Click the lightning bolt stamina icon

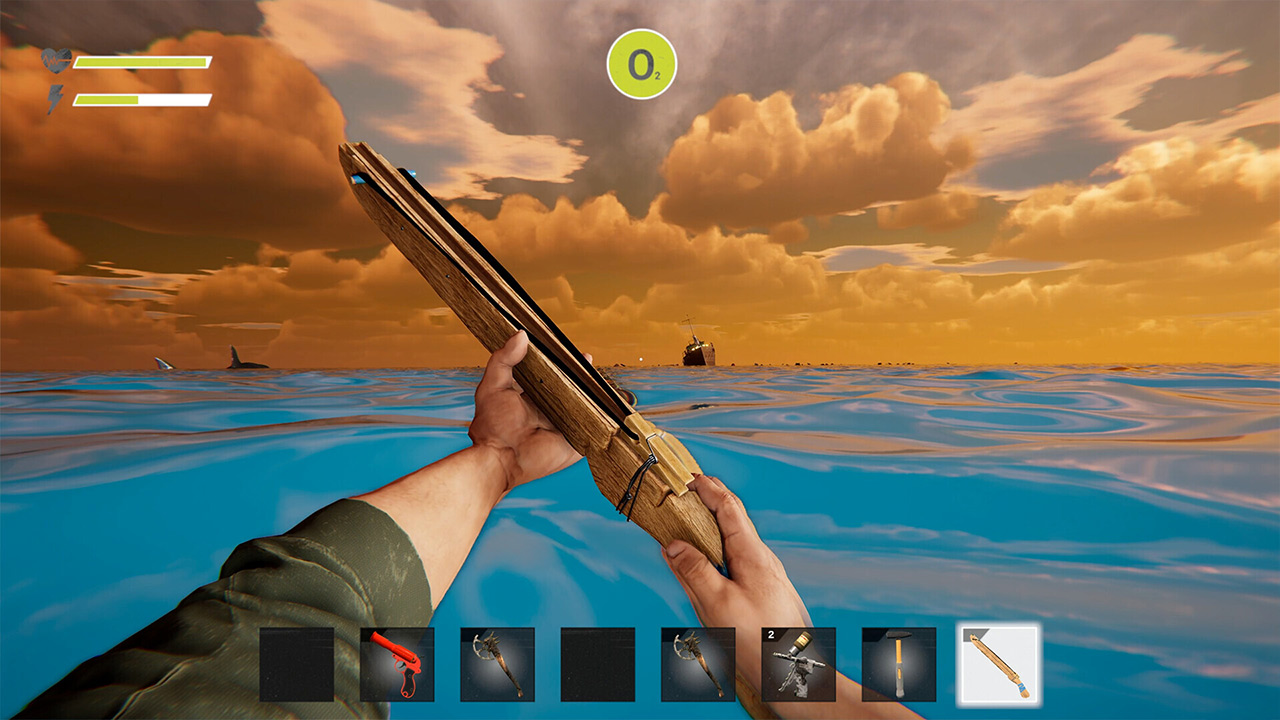tap(57, 97)
